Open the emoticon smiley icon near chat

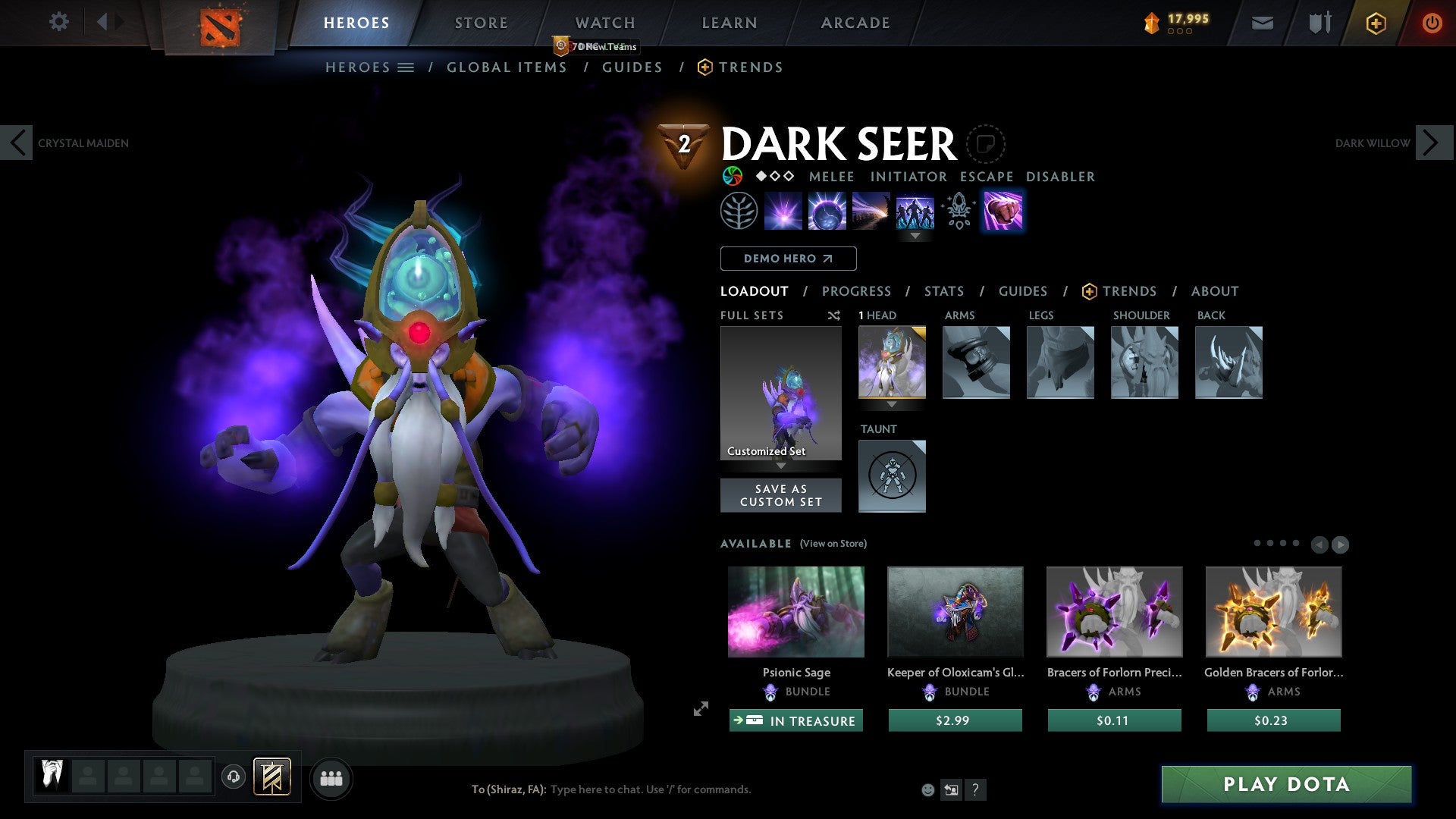point(928,789)
